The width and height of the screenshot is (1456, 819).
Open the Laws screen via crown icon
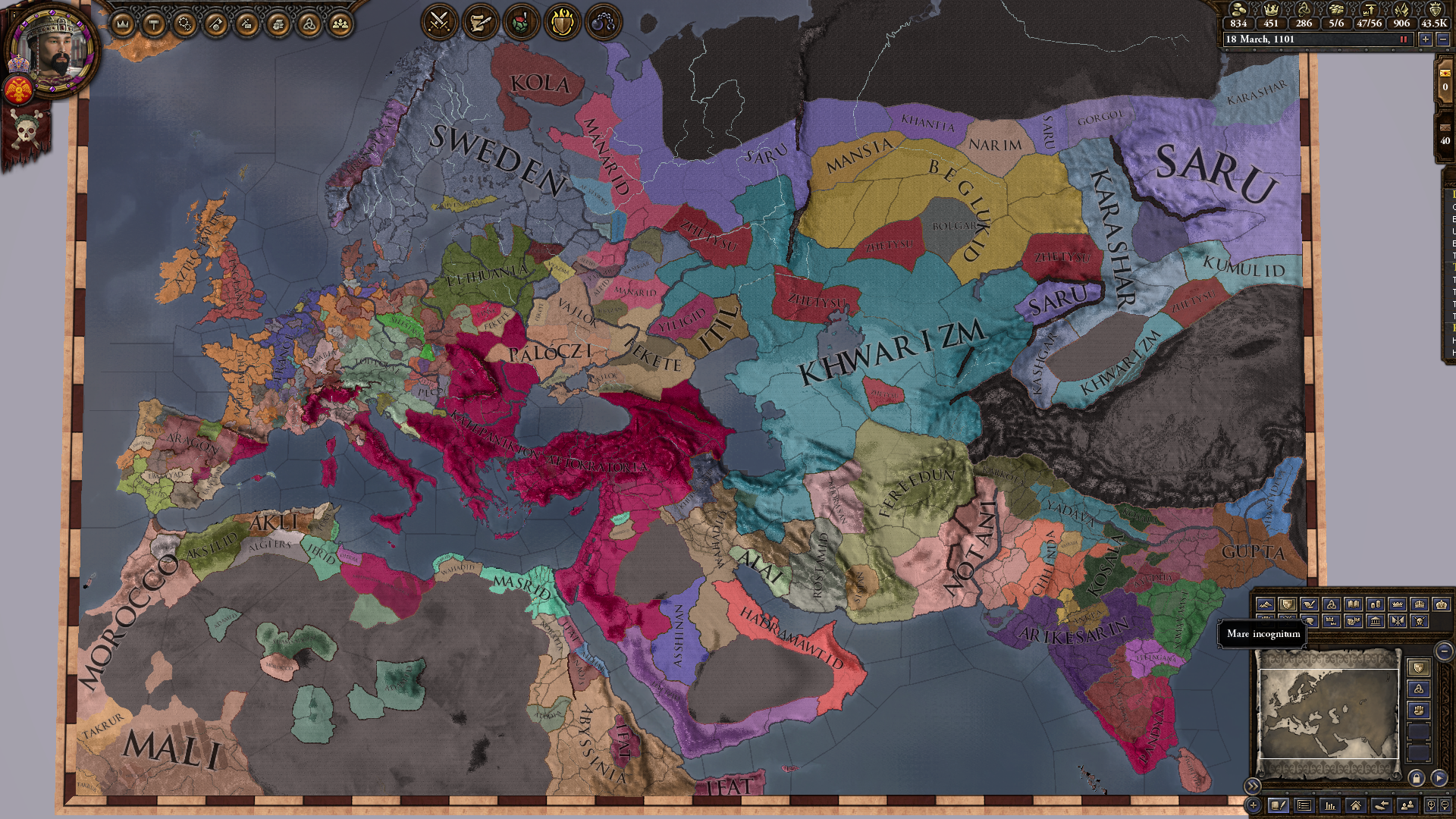coord(121,23)
